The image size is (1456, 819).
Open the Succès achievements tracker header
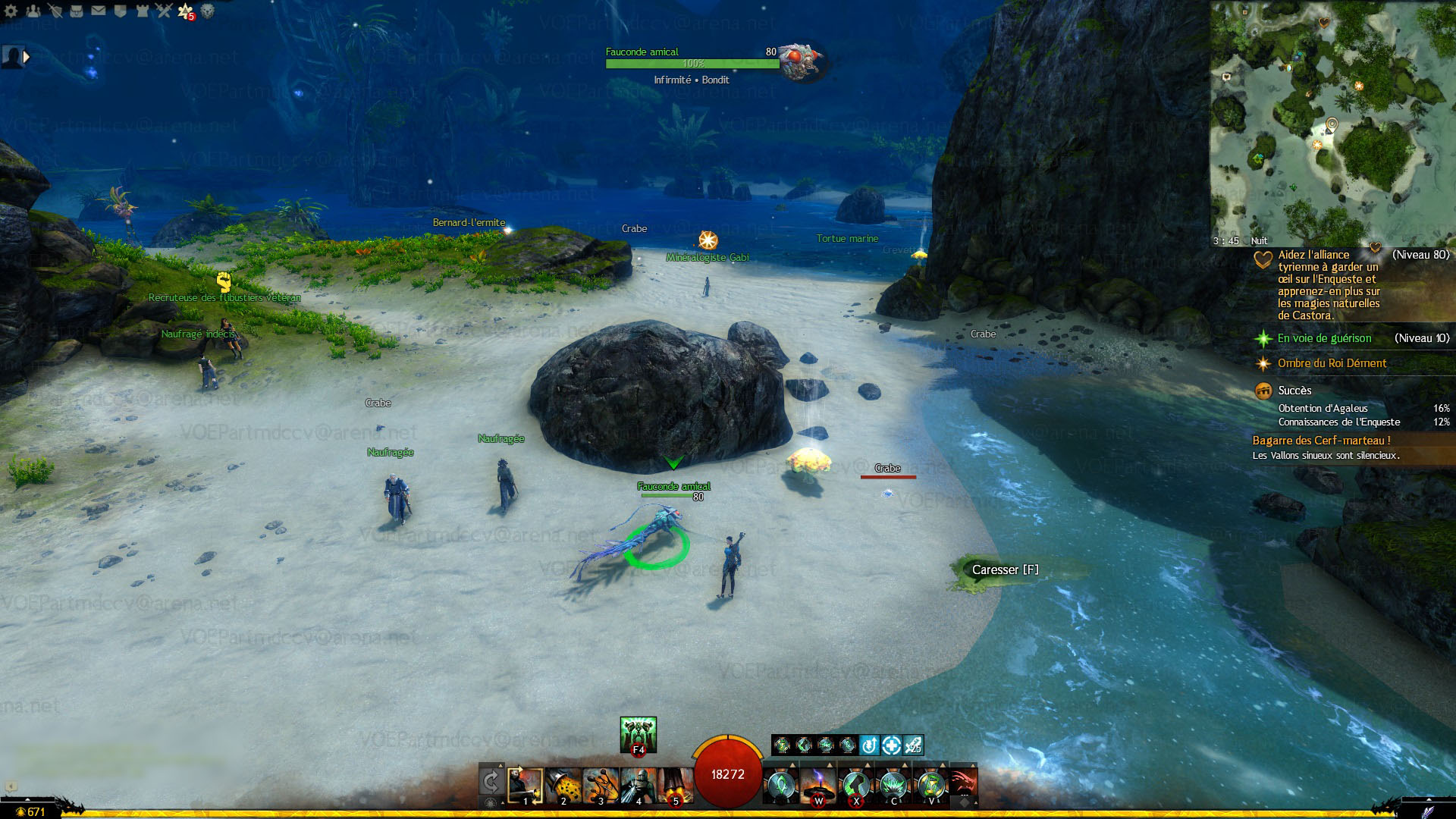[x=1294, y=391]
